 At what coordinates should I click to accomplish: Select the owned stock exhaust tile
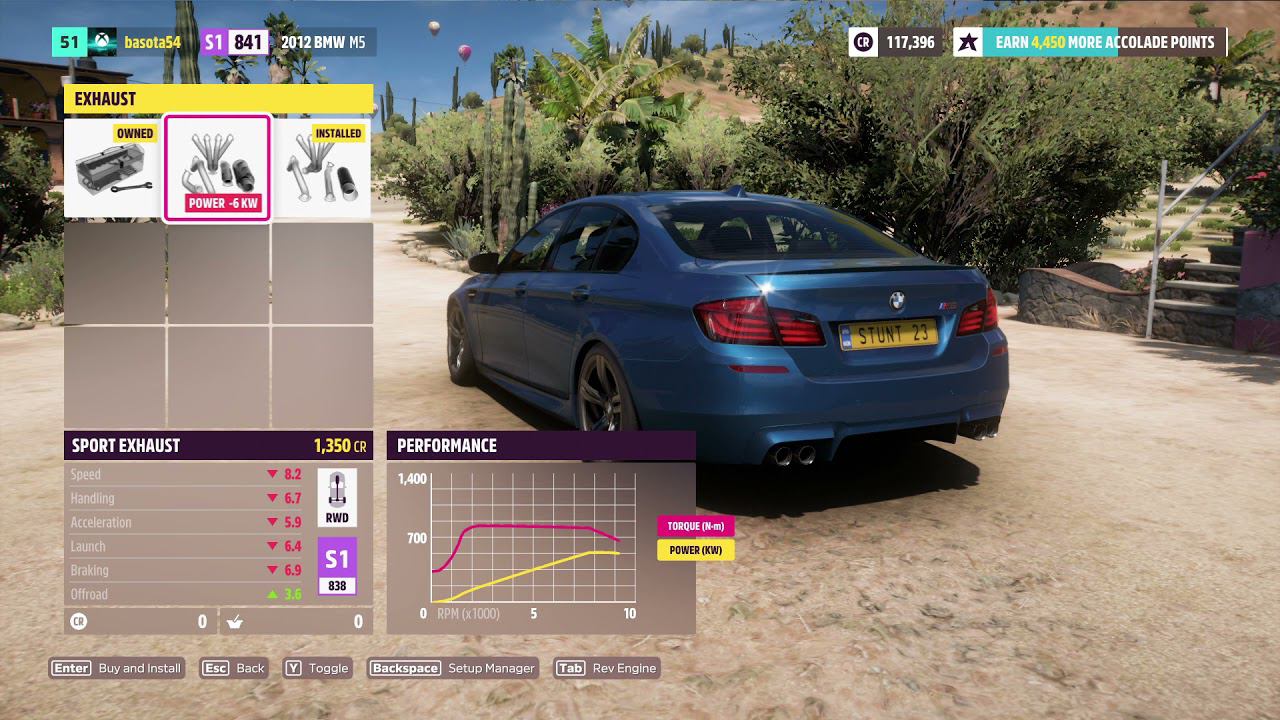point(114,168)
